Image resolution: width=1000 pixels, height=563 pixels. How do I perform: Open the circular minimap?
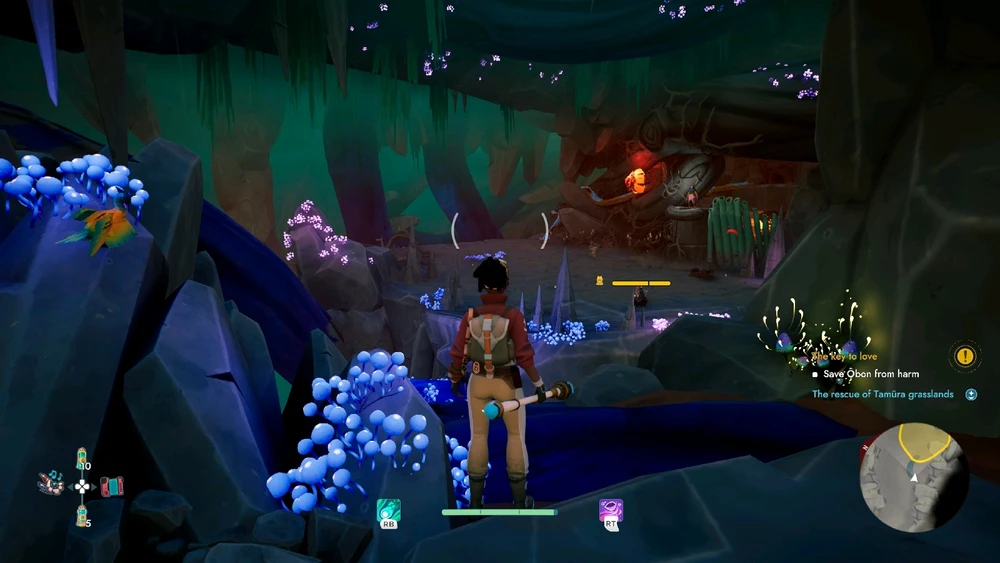point(912,474)
